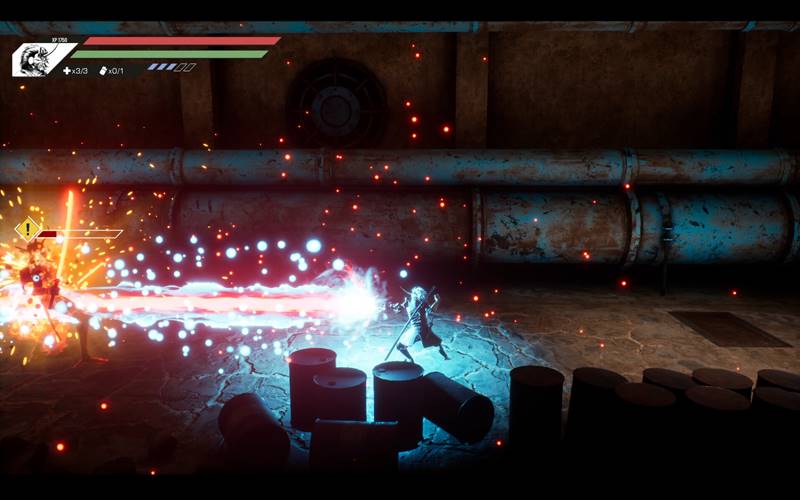Image resolution: width=800 pixels, height=500 pixels.
Task: Select the healing cross item icon
Action: (68, 70)
